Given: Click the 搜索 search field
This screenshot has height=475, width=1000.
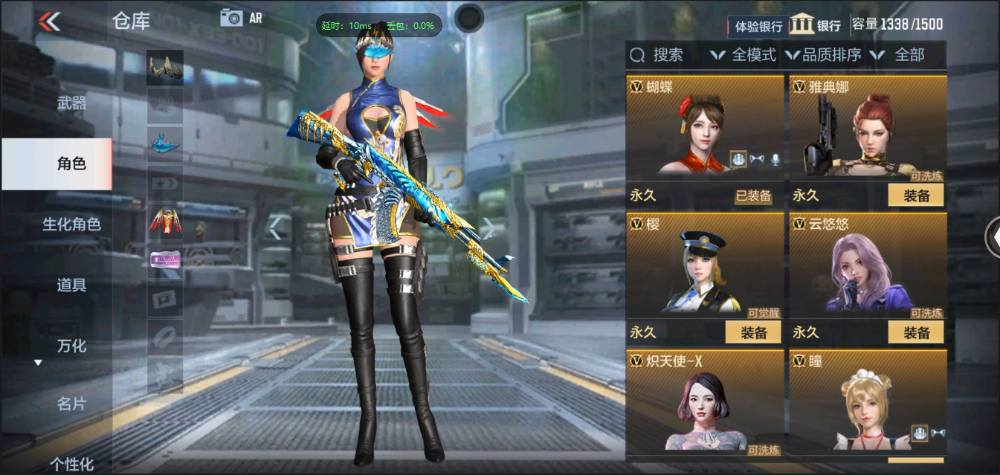Looking at the screenshot, I should pos(662,55).
